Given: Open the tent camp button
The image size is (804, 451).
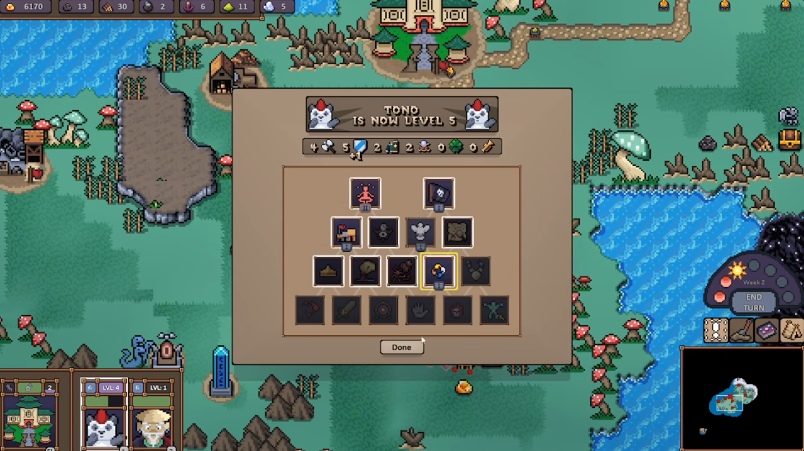Looking at the screenshot, I should [791, 330].
